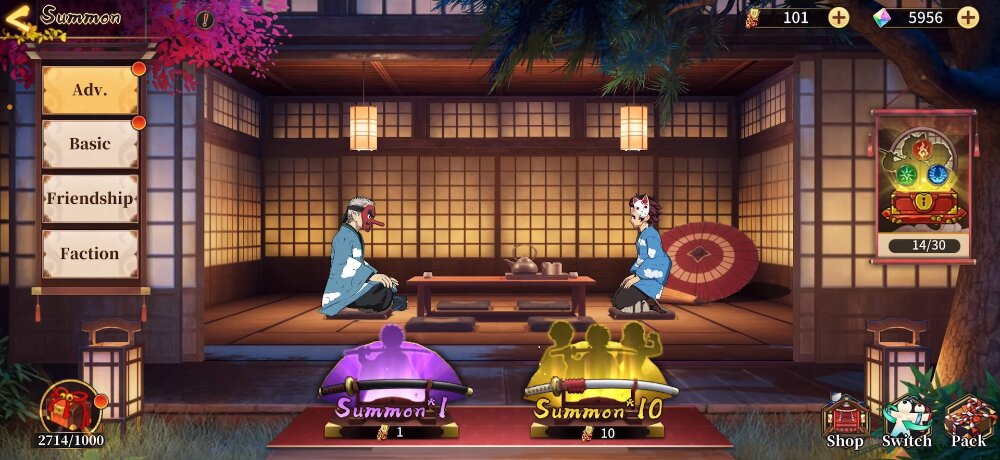Choose the Faction summon tab
The height and width of the screenshot is (460, 1000).
click(90, 253)
